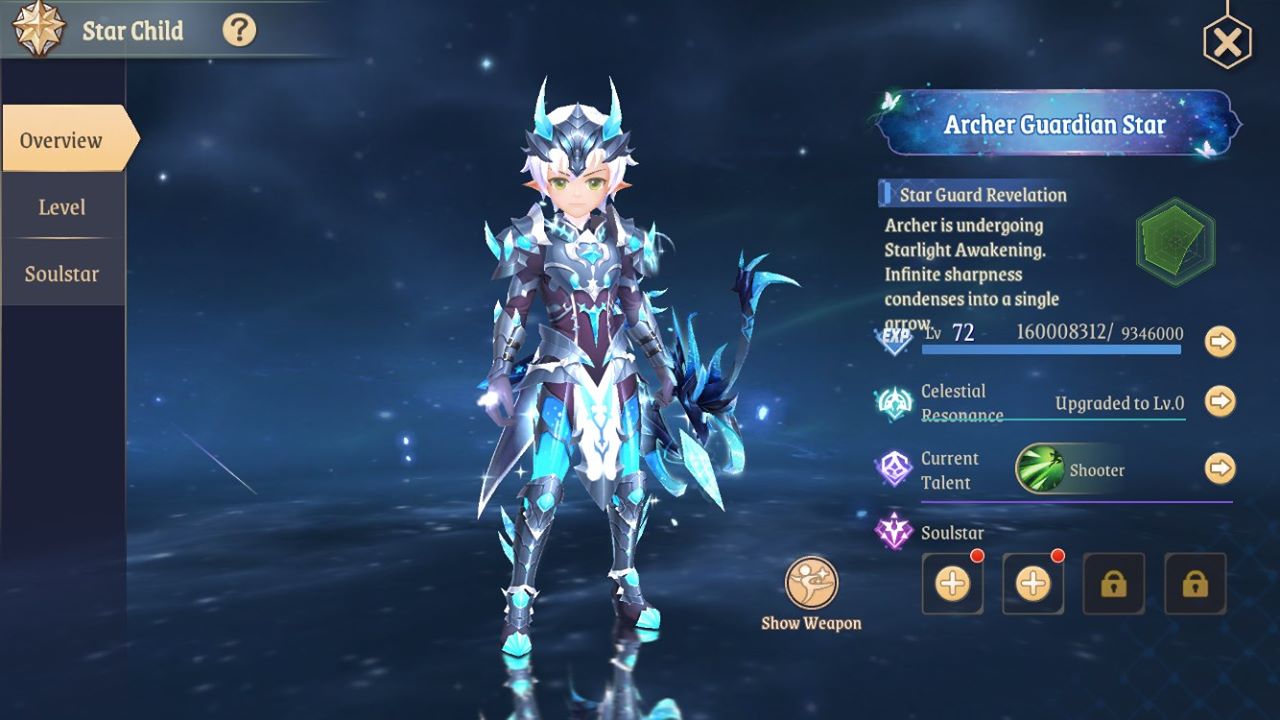This screenshot has width=1280, height=720.
Task: Open Celestial Resonance upgrade arrow
Action: coord(1219,402)
